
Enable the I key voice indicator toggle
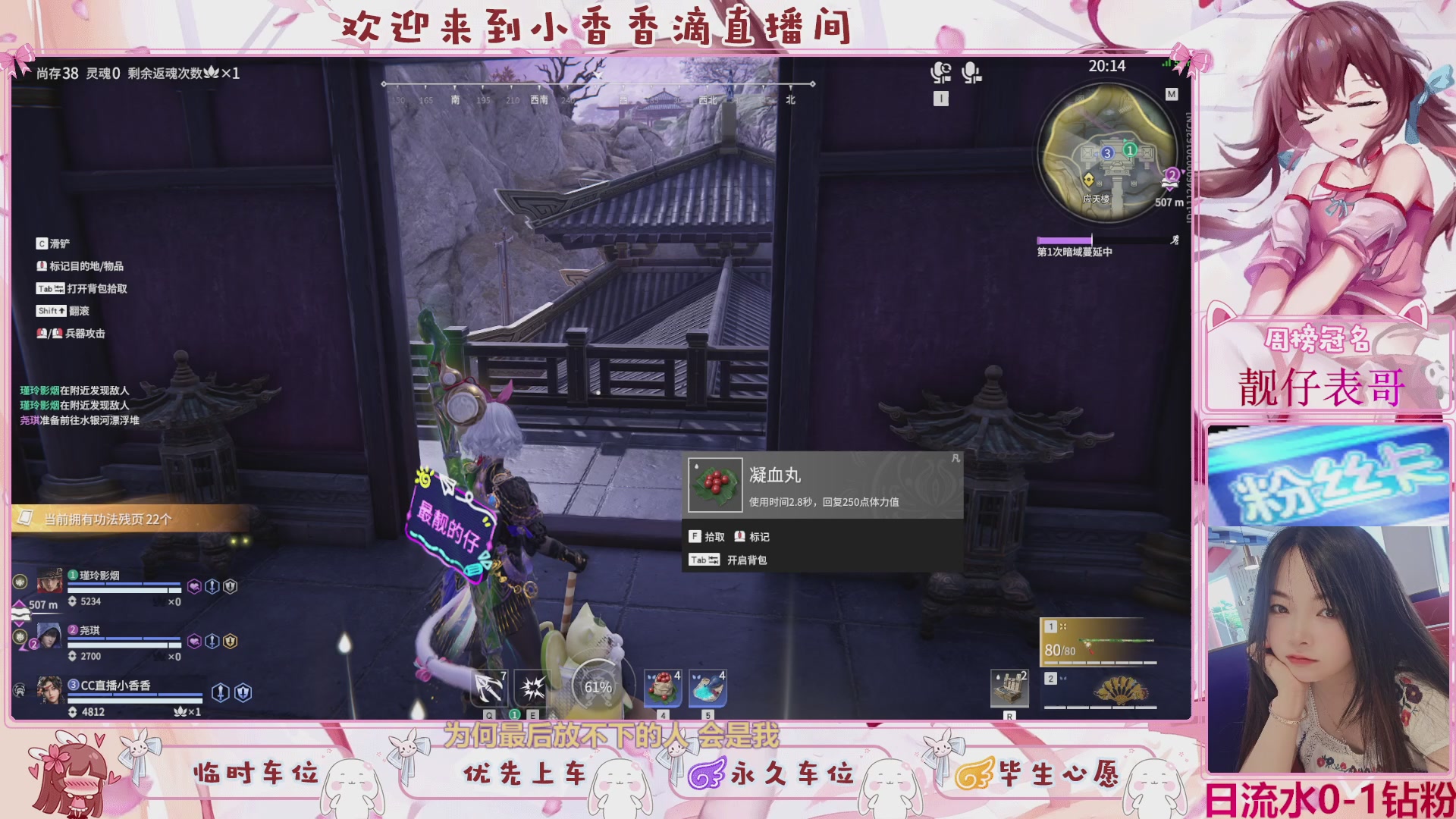(x=942, y=98)
